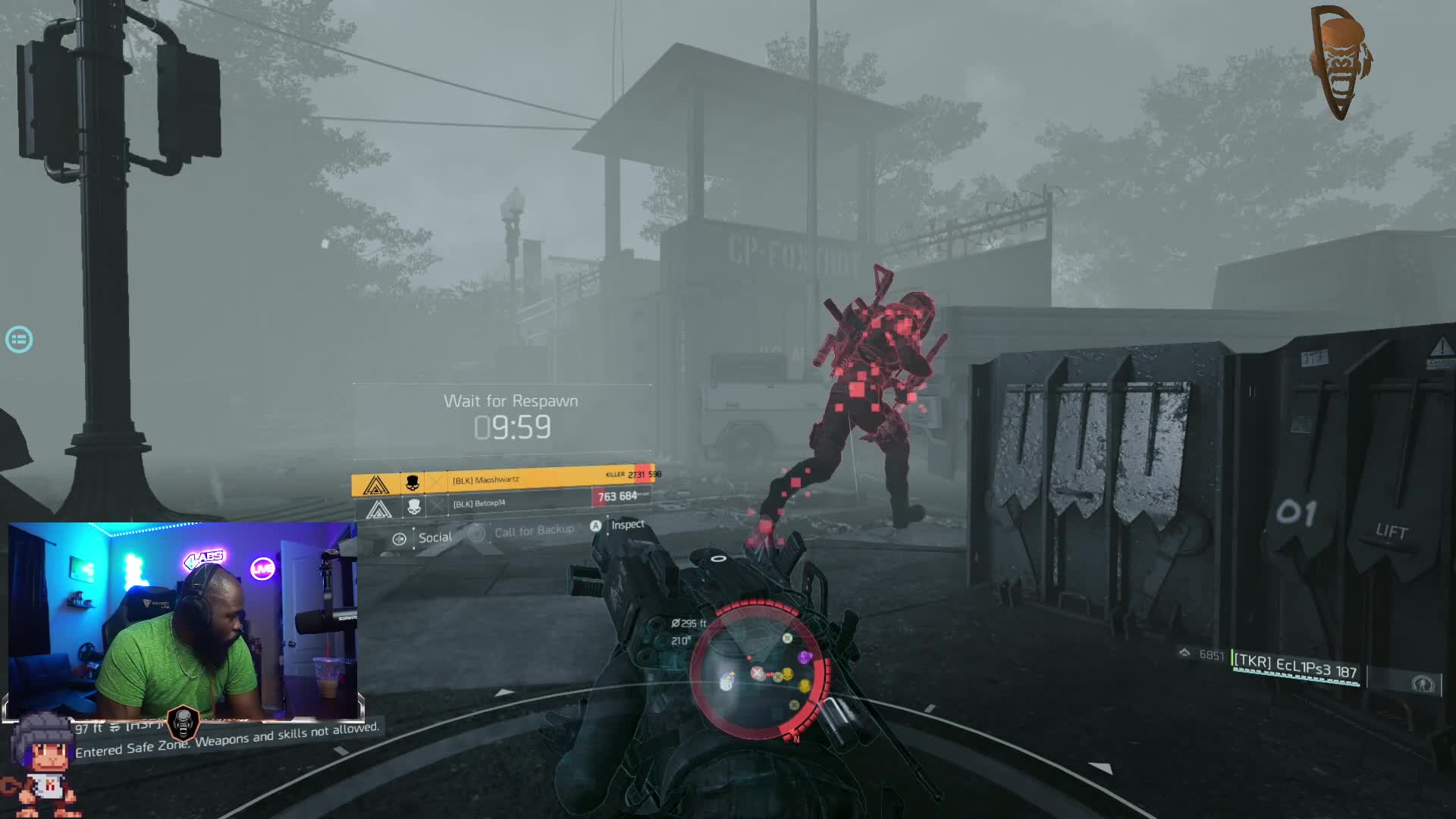Click the circular radar minimap
1456x819 pixels.
pyautogui.click(x=758, y=671)
